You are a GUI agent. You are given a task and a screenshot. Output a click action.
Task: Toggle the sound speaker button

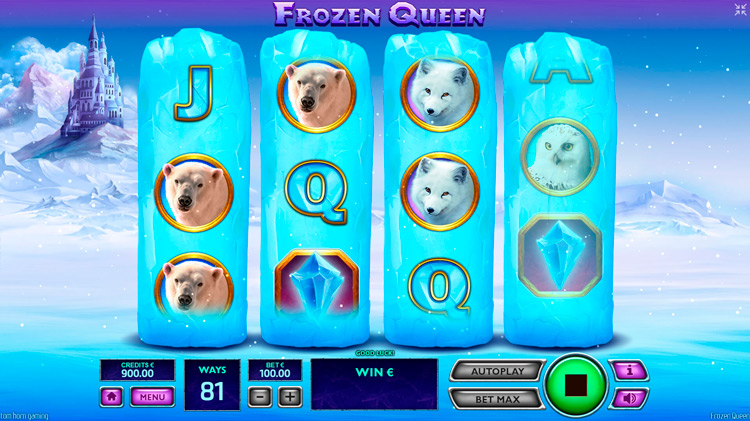tap(628, 398)
